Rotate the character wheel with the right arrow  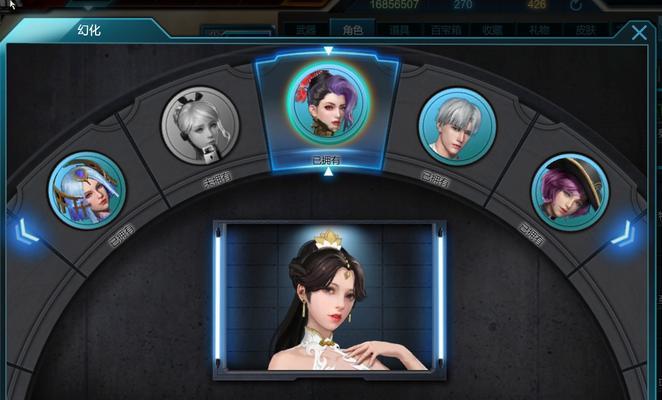pyautogui.click(x=623, y=234)
